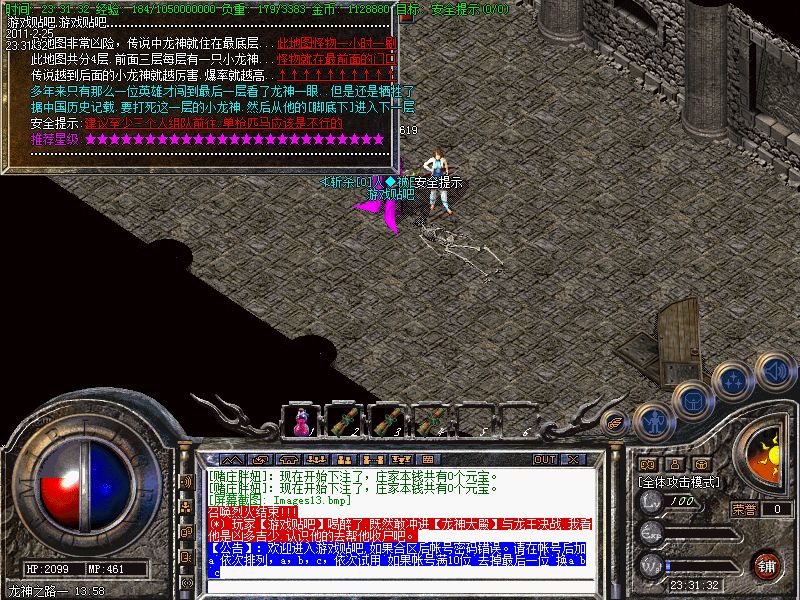Use the scroll in belt slot 4
The height and width of the screenshot is (600, 800).
pyautogui.click(x=430, y=422)
